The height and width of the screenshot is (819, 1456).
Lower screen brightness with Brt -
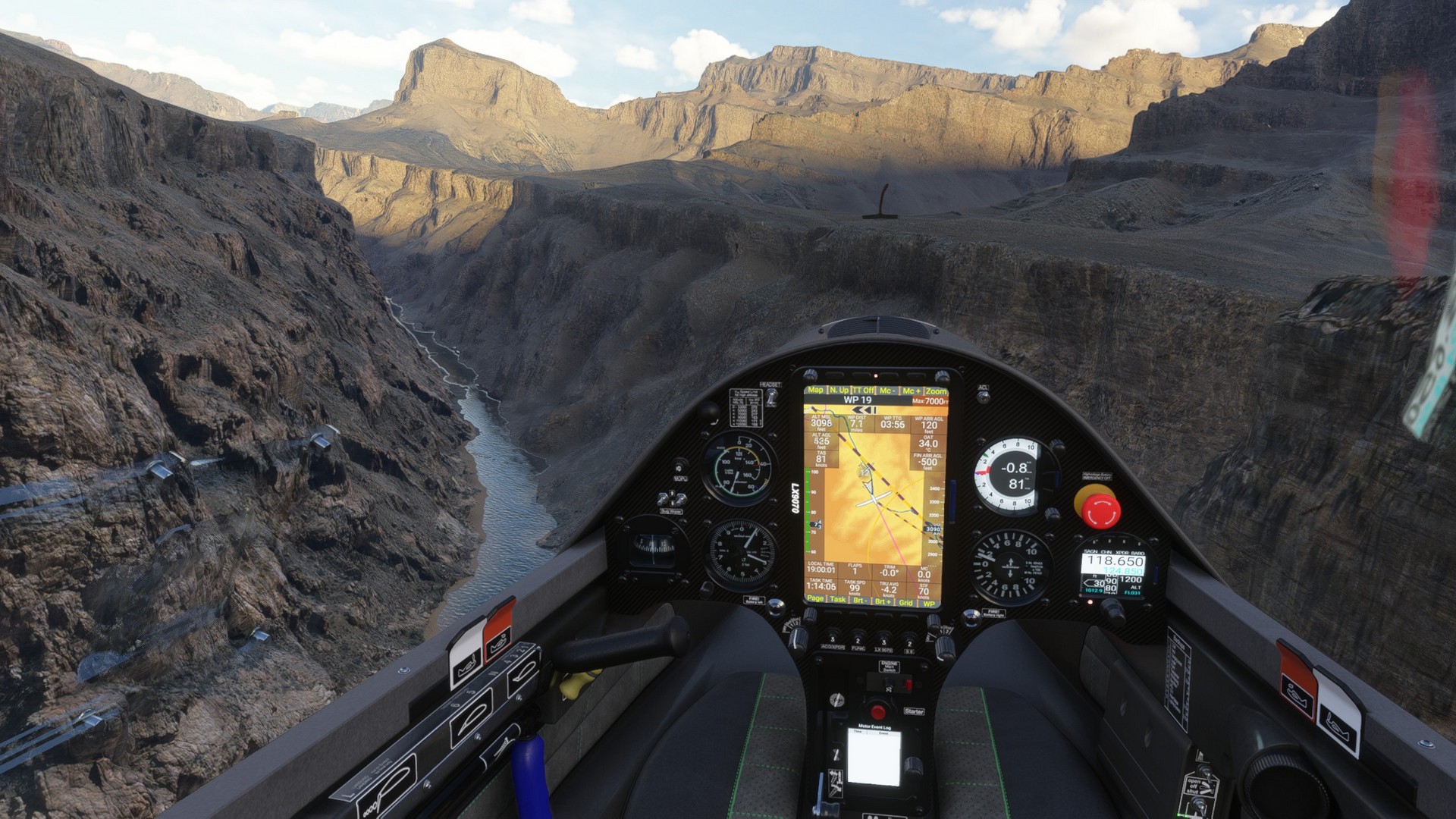click(860, 600)
